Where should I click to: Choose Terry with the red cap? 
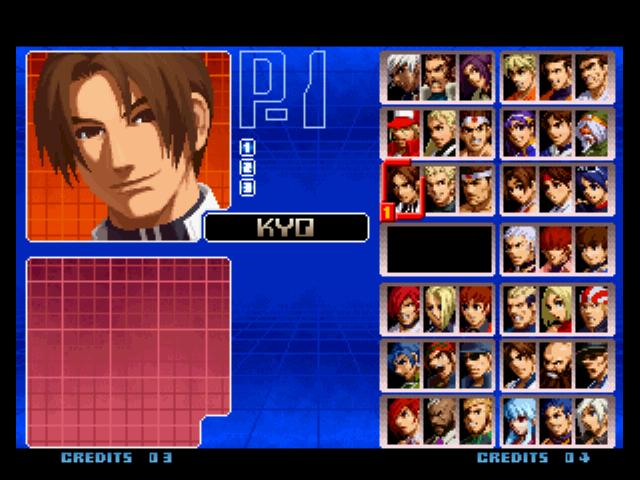pyautogui.click(x=403, y=131)
